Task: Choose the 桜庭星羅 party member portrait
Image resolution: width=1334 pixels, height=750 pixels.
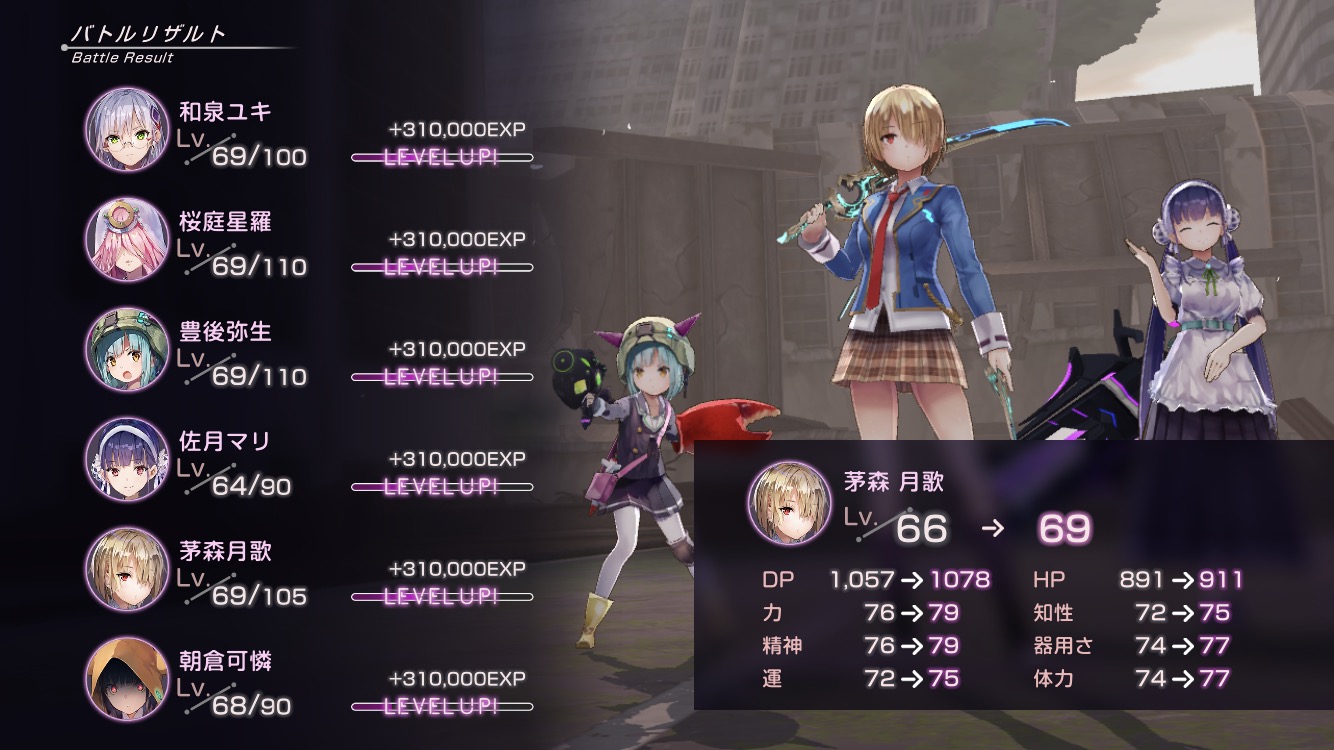Action: pos(127,239)
